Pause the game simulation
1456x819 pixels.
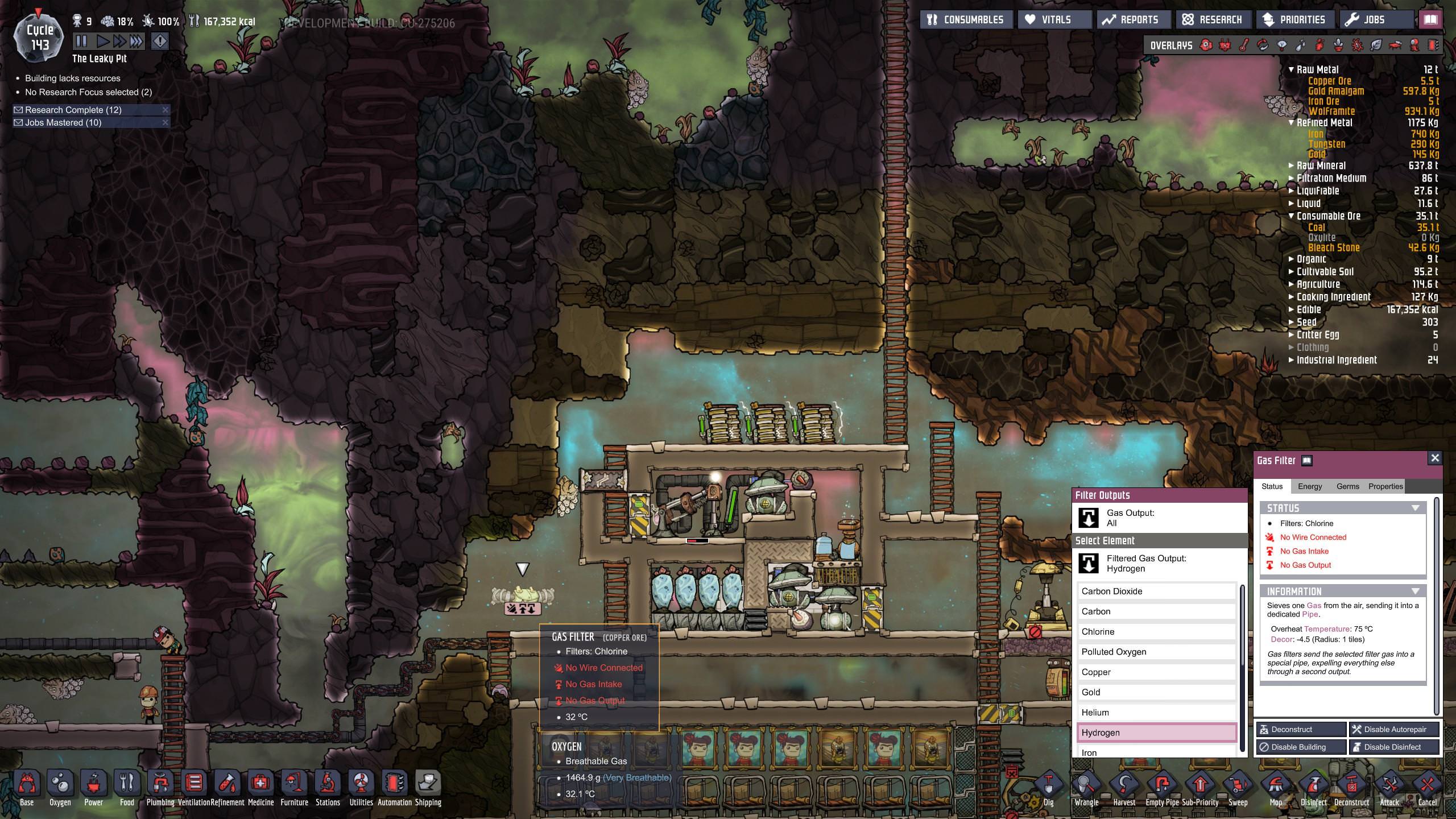point(81,41)
